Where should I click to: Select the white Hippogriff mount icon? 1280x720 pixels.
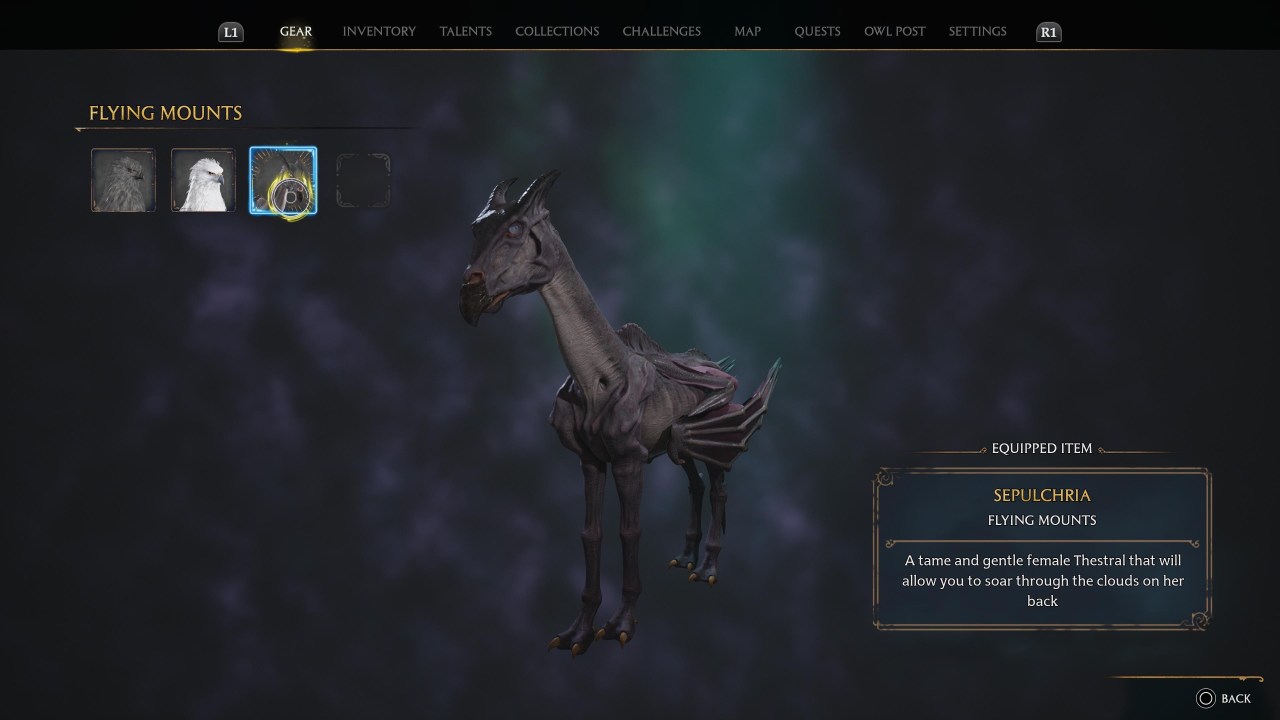pyautogui.click(x=203, y=180)
